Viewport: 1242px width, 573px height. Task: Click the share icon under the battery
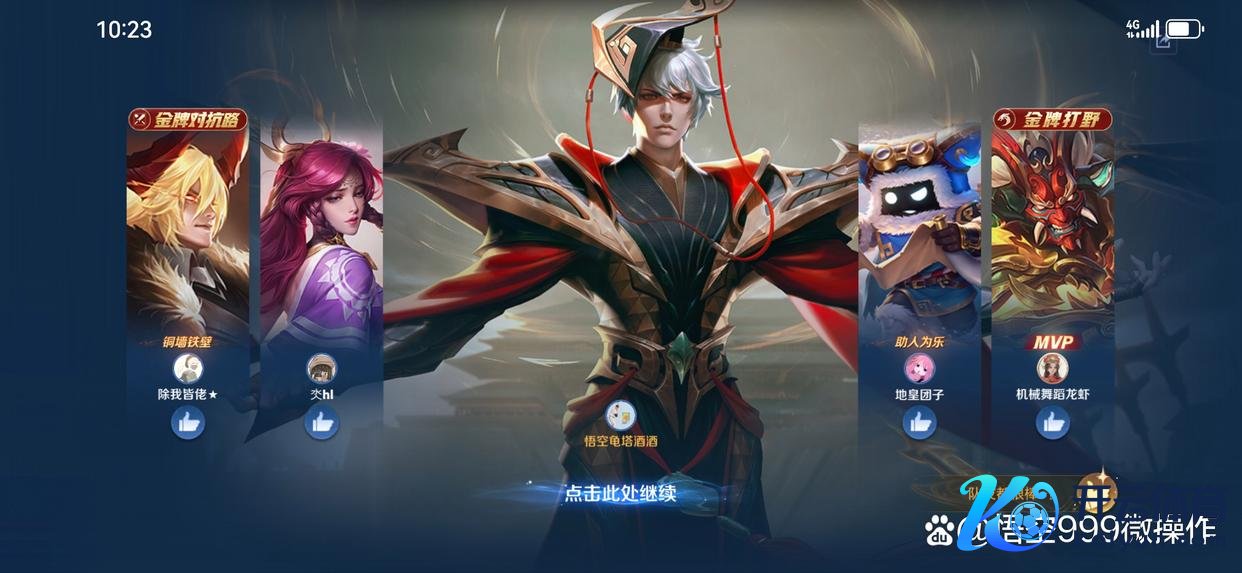point(1163,41)
